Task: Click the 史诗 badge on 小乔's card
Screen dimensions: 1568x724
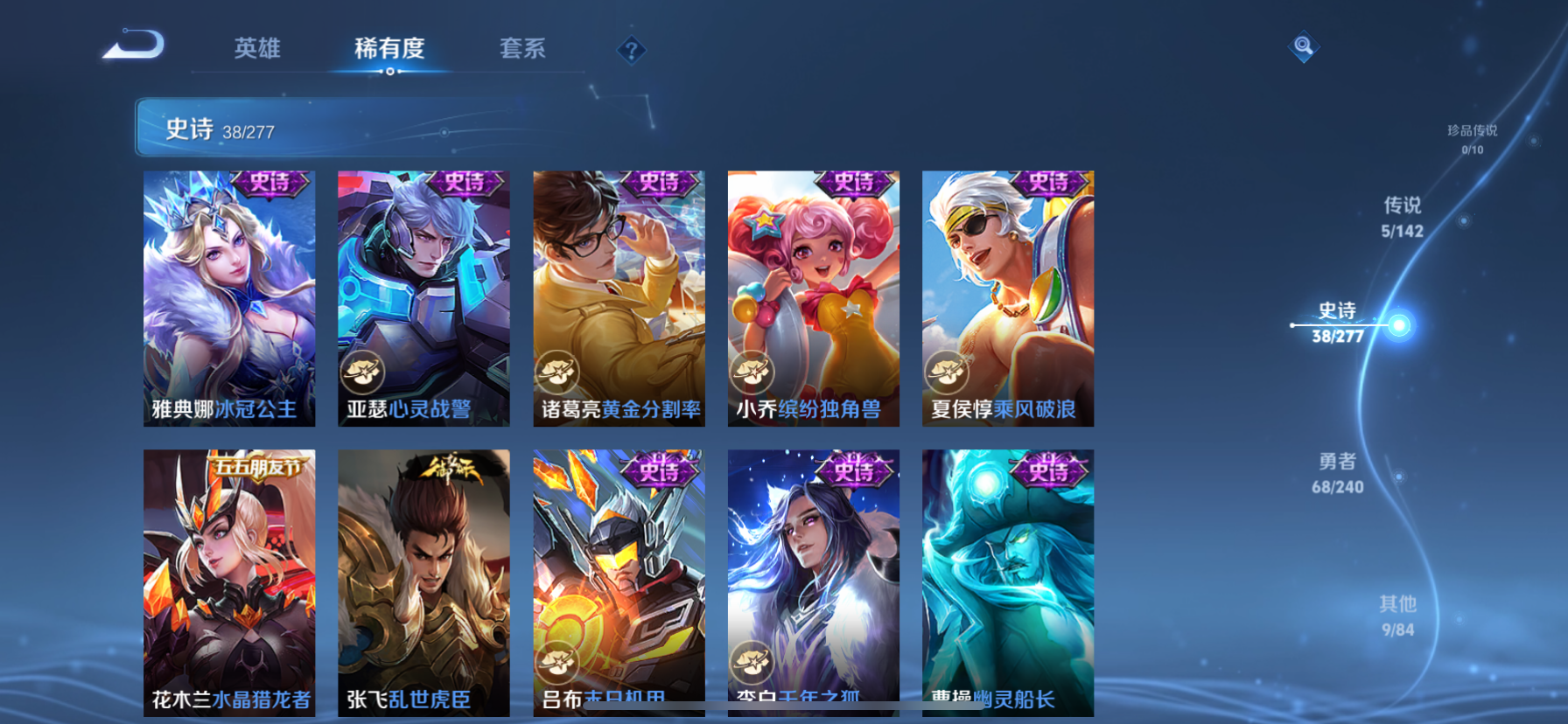Action: [853, 184]
